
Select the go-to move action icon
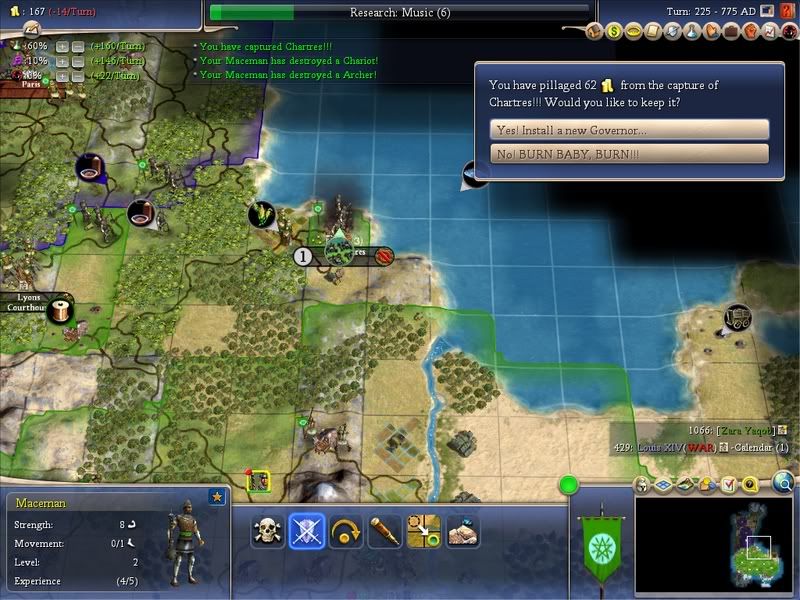coord(423,529)
